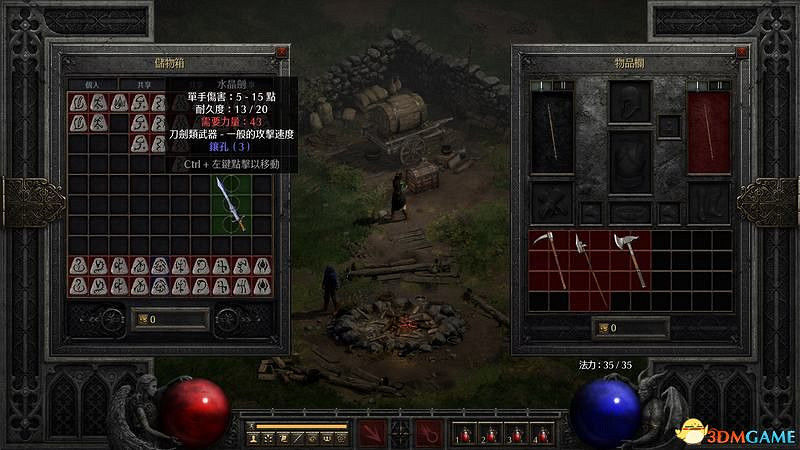Click the stash gold button
This screenshot has width=800, height=450.
click(140, 319)
